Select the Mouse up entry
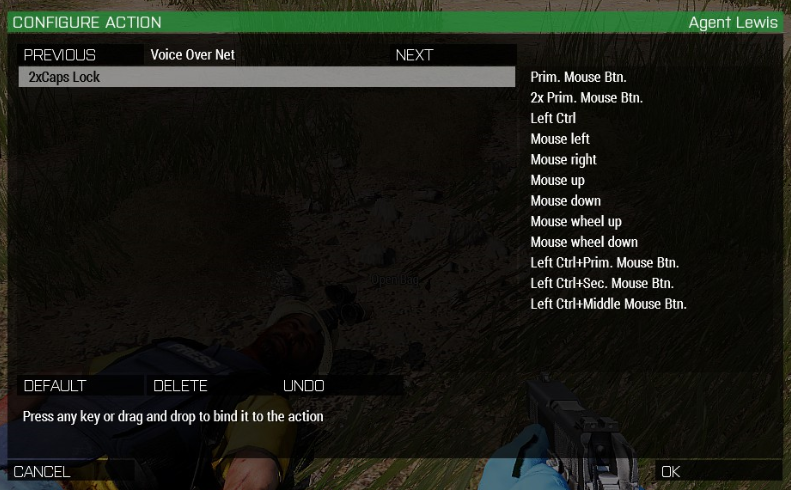Image resolution: width=791 pixels, height=490 pixels. [557, 180]
